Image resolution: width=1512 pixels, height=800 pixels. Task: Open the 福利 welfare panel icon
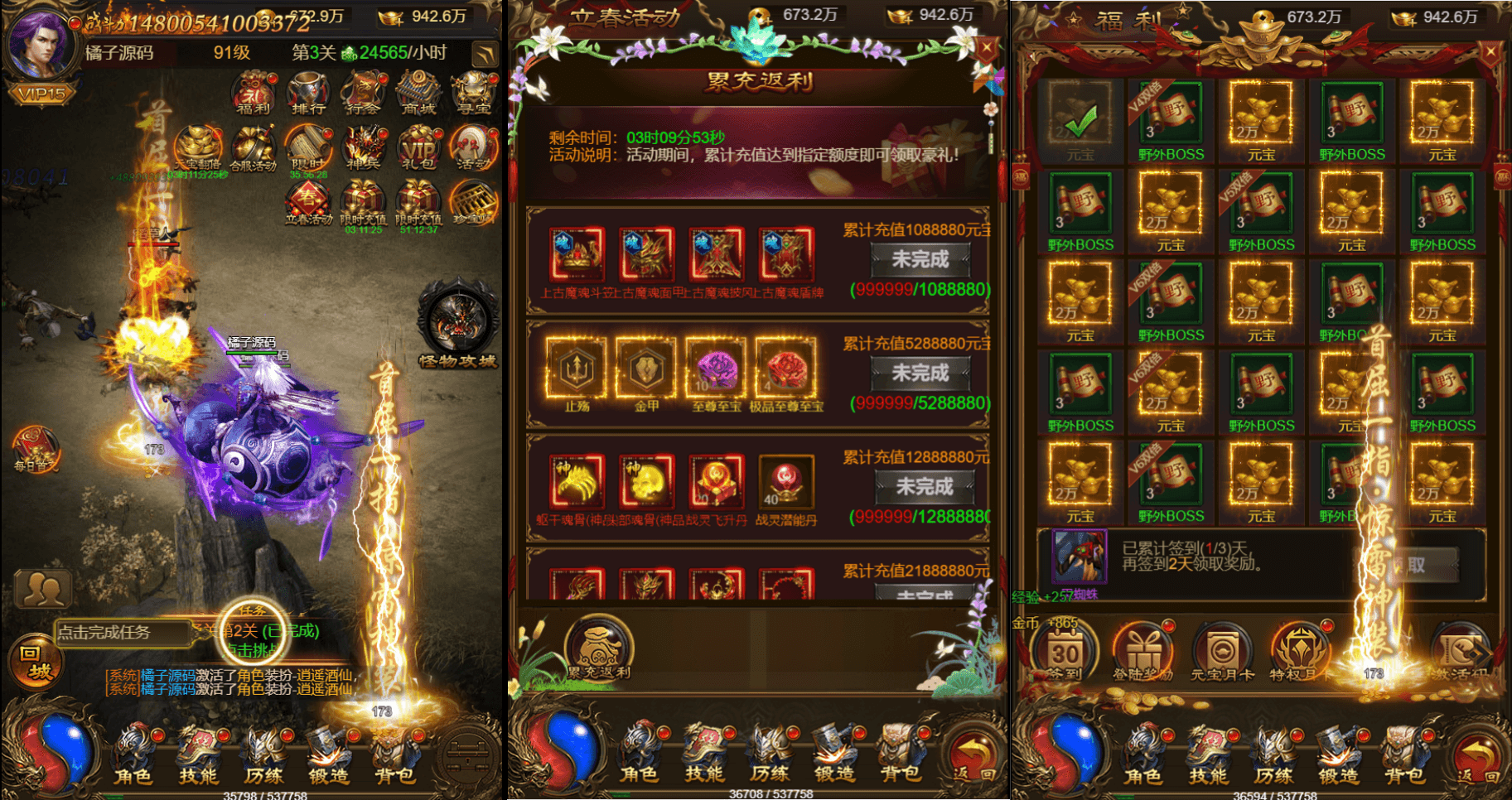pyautogui.click(x=251, y=93)
